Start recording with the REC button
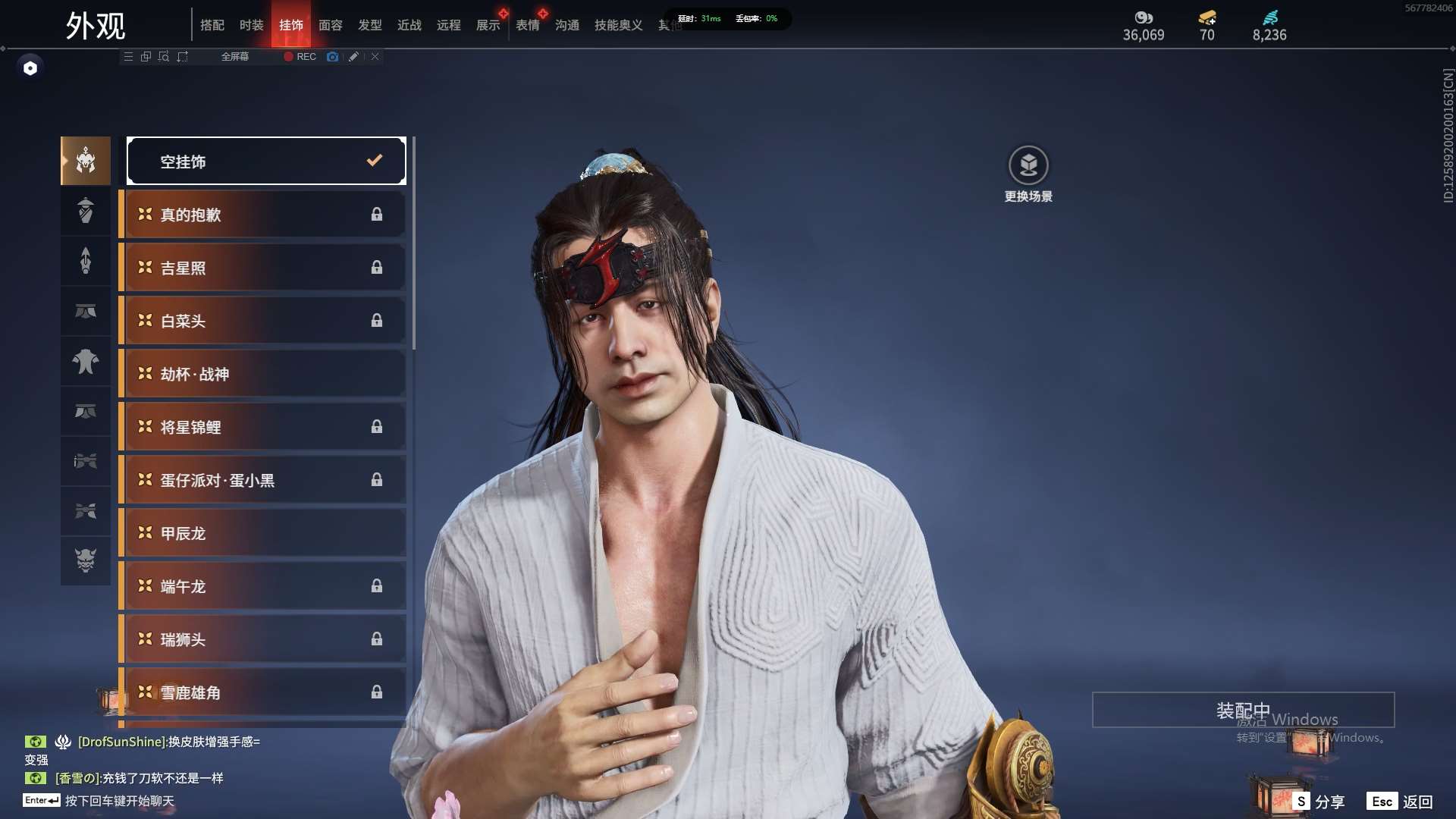Screen dimensions: 1456x819 300,57
